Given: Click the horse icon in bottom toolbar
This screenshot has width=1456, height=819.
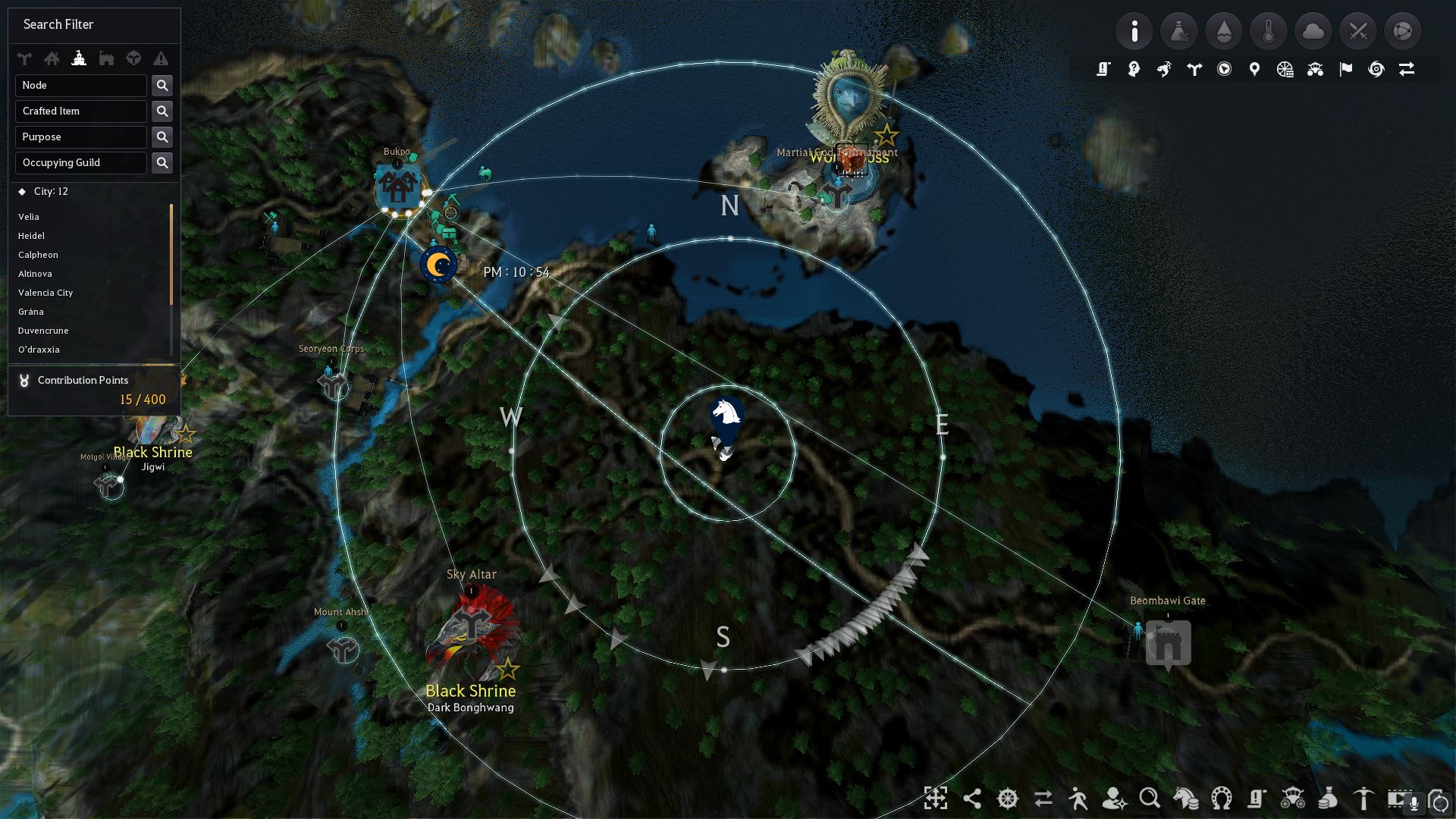Looking at the screenshot, I should point(1185,799).
